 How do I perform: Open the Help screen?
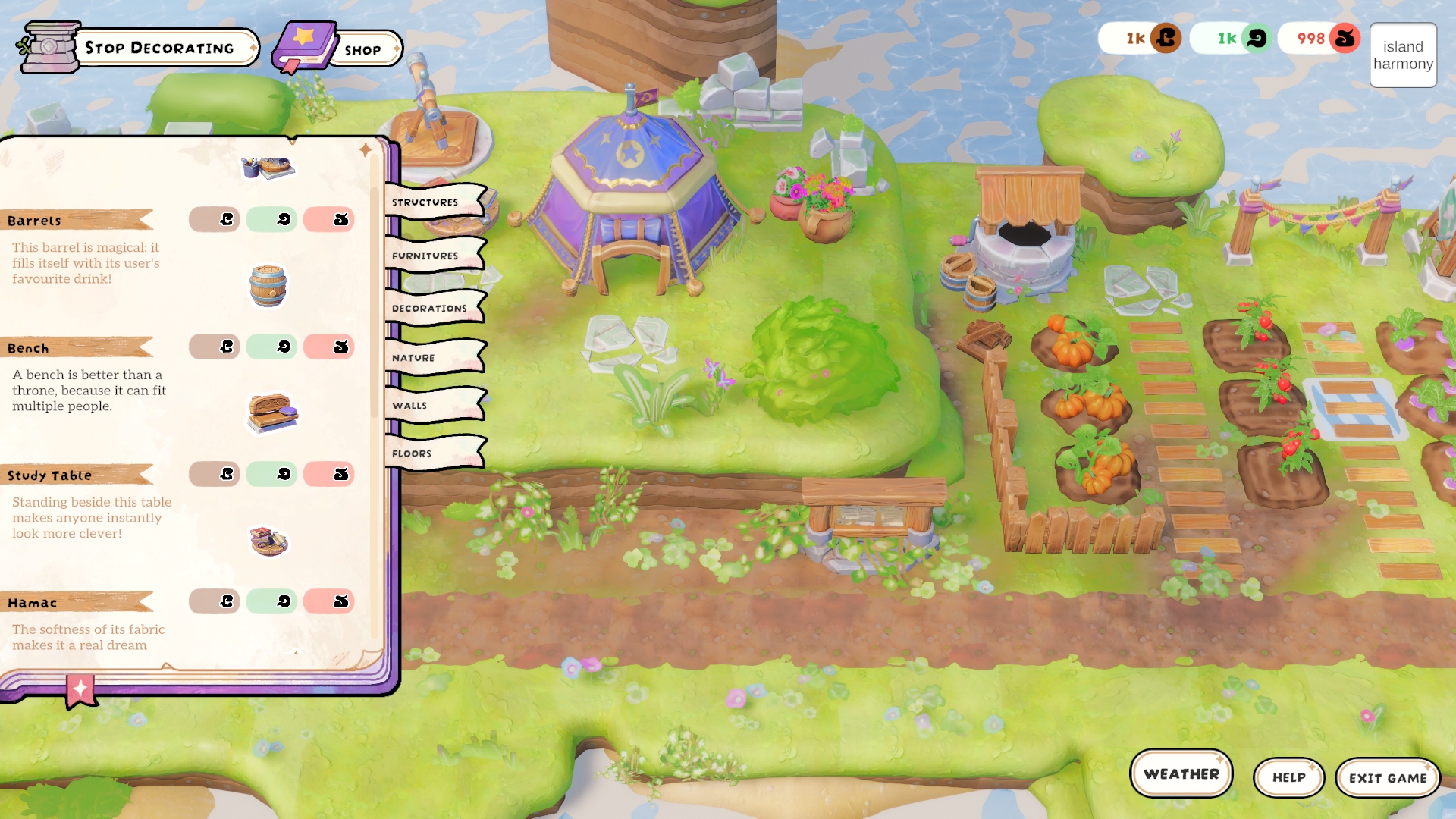pos(1288,777)
